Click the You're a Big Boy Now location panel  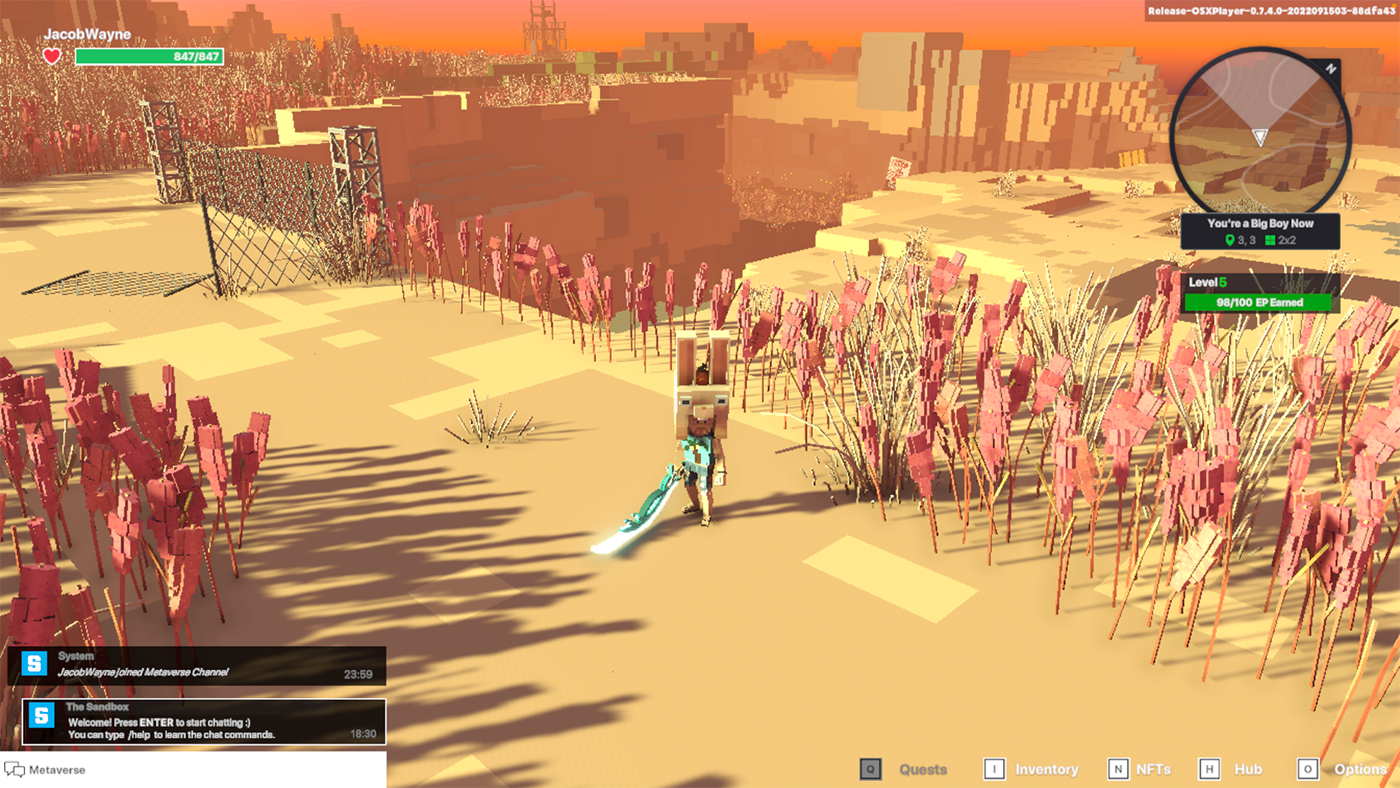click(x=1259, y=232)
